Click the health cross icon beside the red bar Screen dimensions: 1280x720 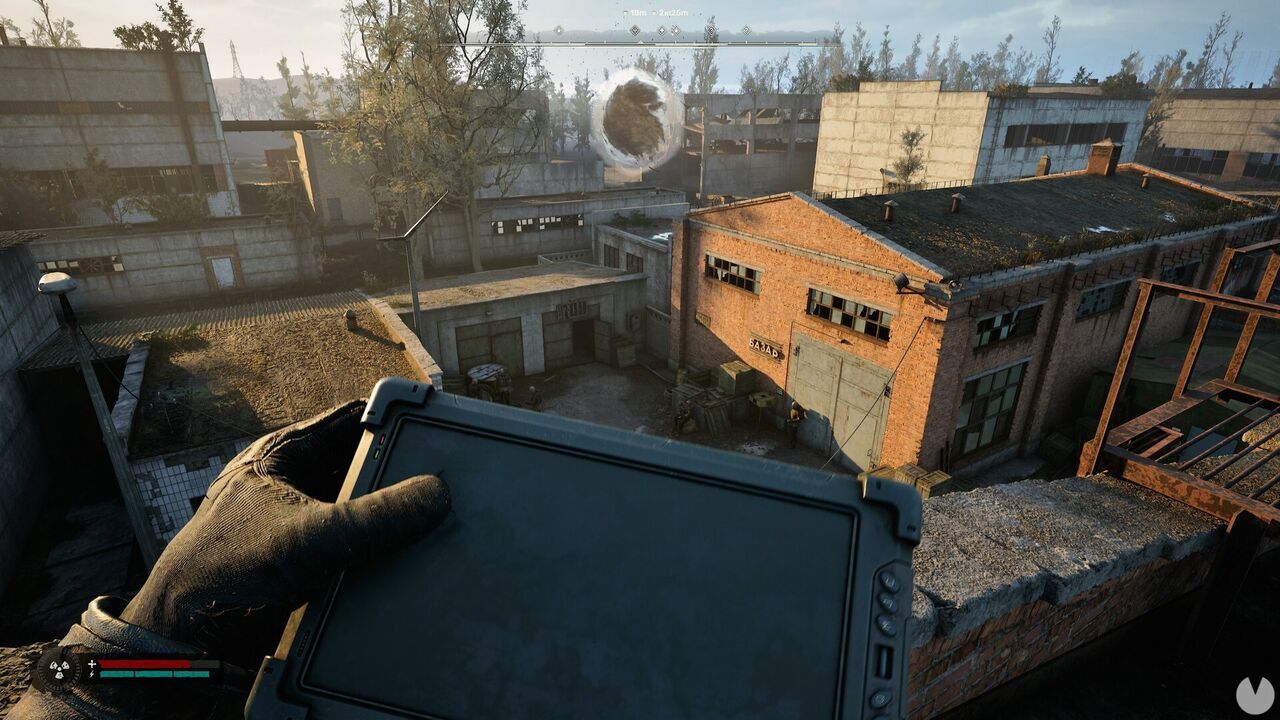[92, 663]
